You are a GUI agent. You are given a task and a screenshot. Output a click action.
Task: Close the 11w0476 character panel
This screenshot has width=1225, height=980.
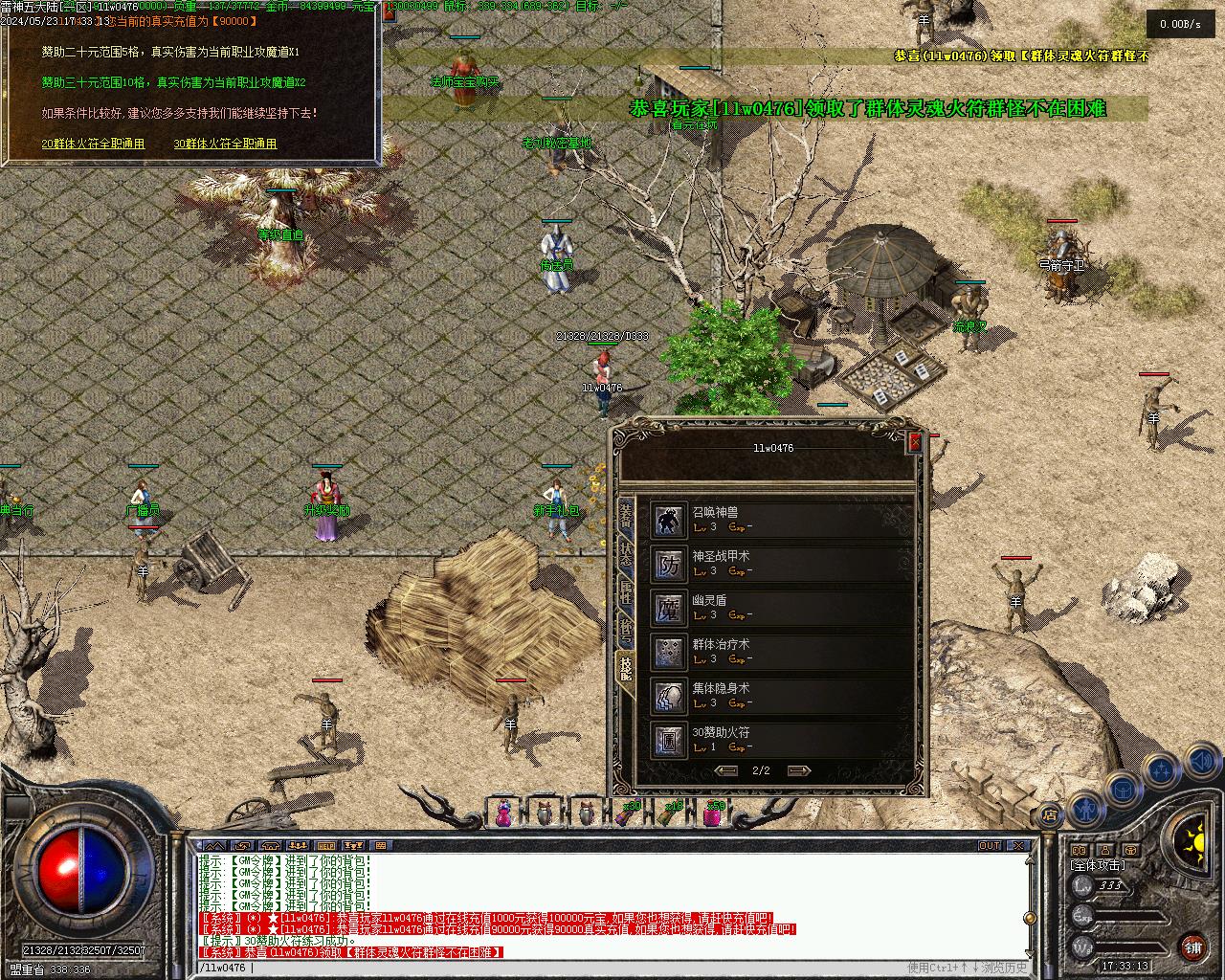point(915,442)
